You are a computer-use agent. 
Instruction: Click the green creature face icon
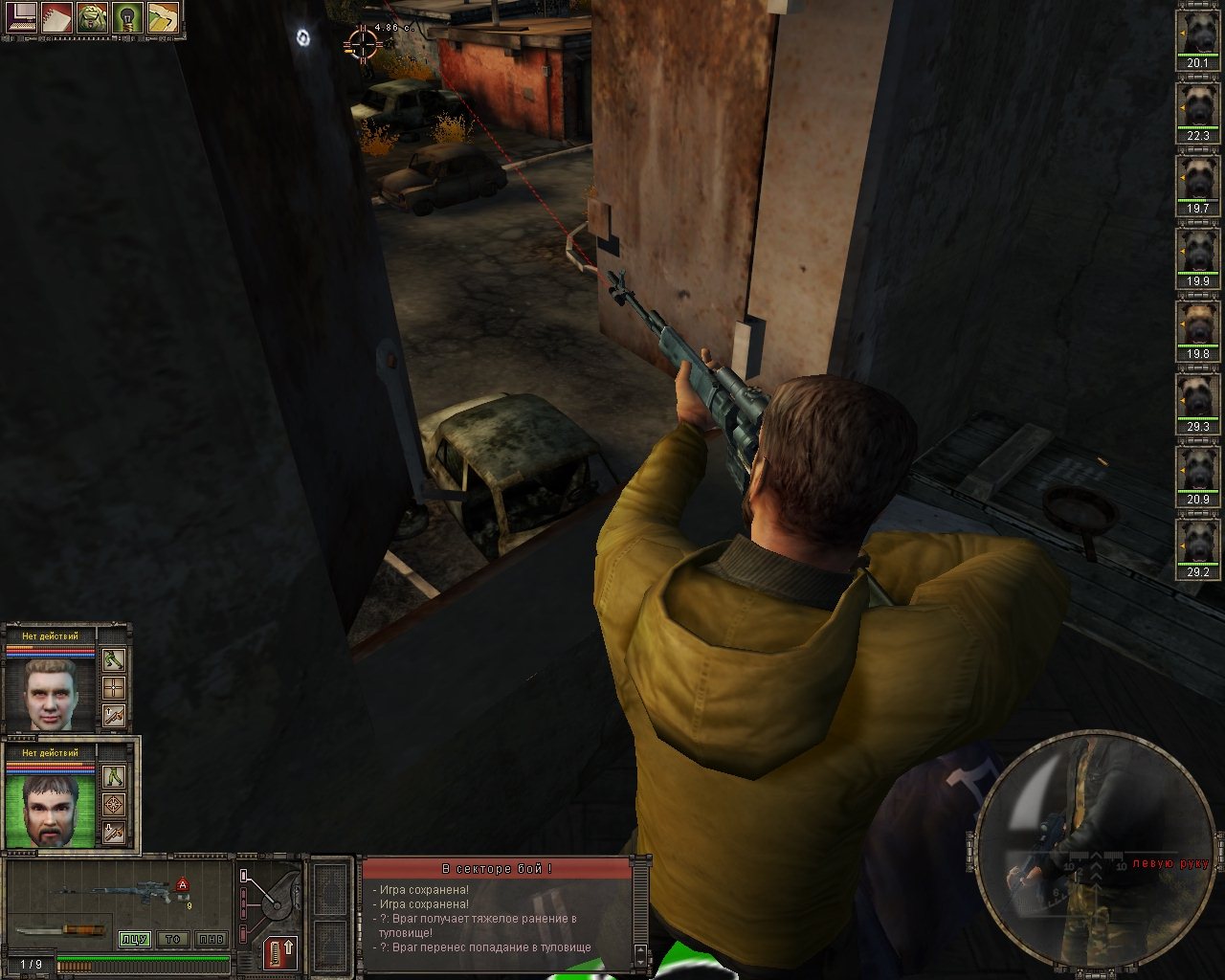93,19
